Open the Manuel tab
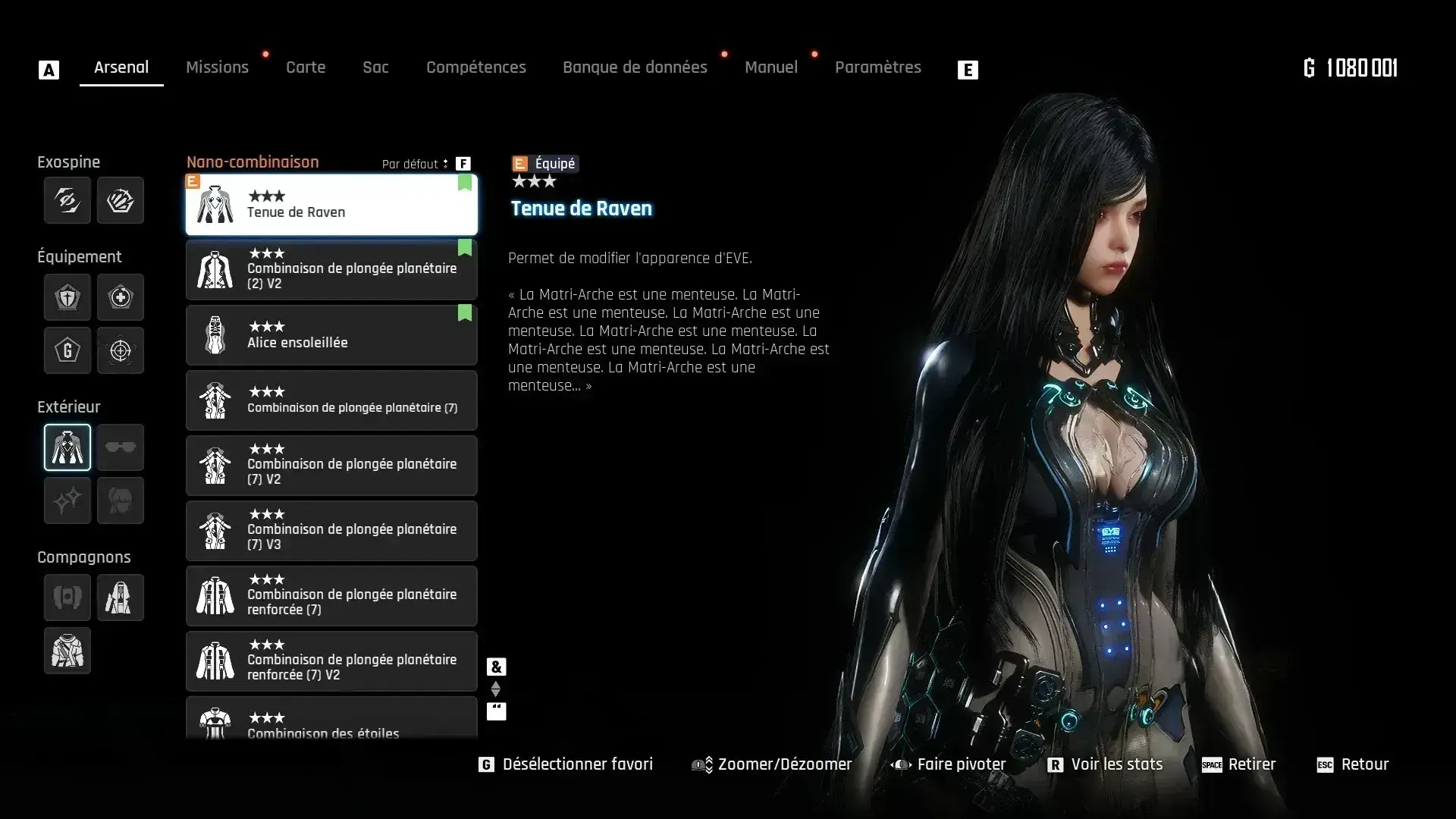 pyautogui.click(x=770, y=67)
